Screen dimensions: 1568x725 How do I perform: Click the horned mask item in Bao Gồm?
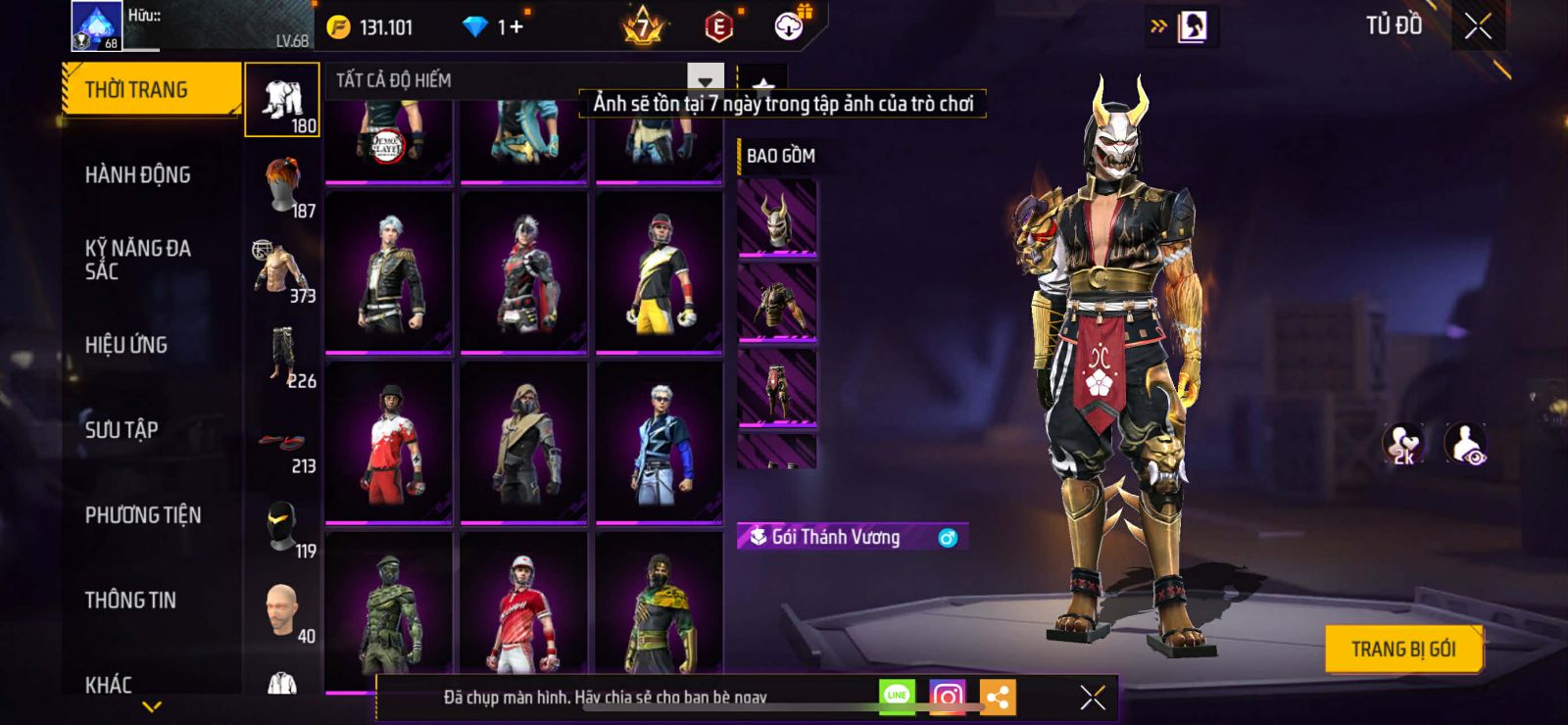point(777,219)
